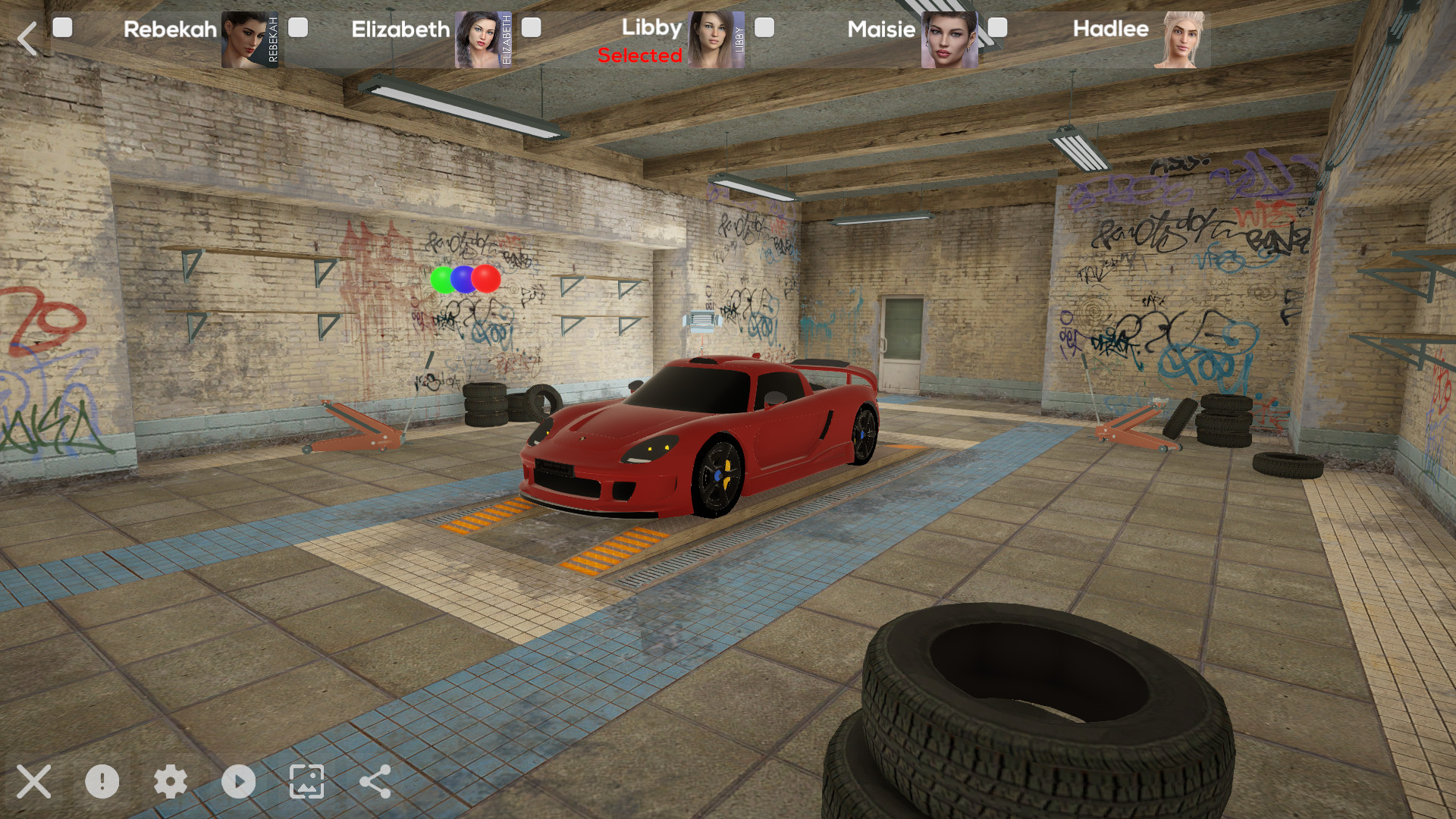This screenshot has width=1456, height=819.
Task: Open the info exclamation icon
Action: point(104,782)
